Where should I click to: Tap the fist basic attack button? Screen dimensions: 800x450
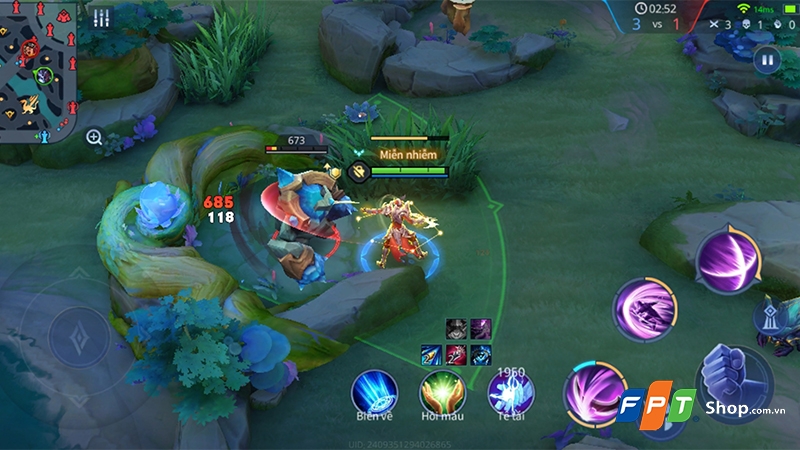[x=735, y=382]
